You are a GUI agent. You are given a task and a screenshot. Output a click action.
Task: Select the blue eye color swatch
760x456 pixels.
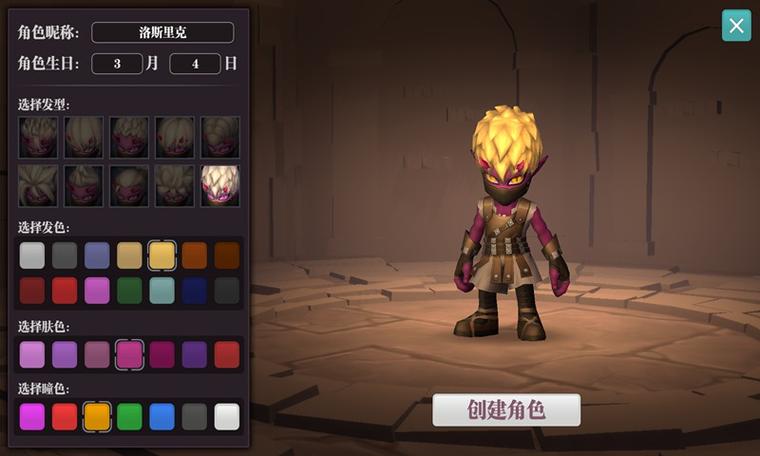(162, 416)
